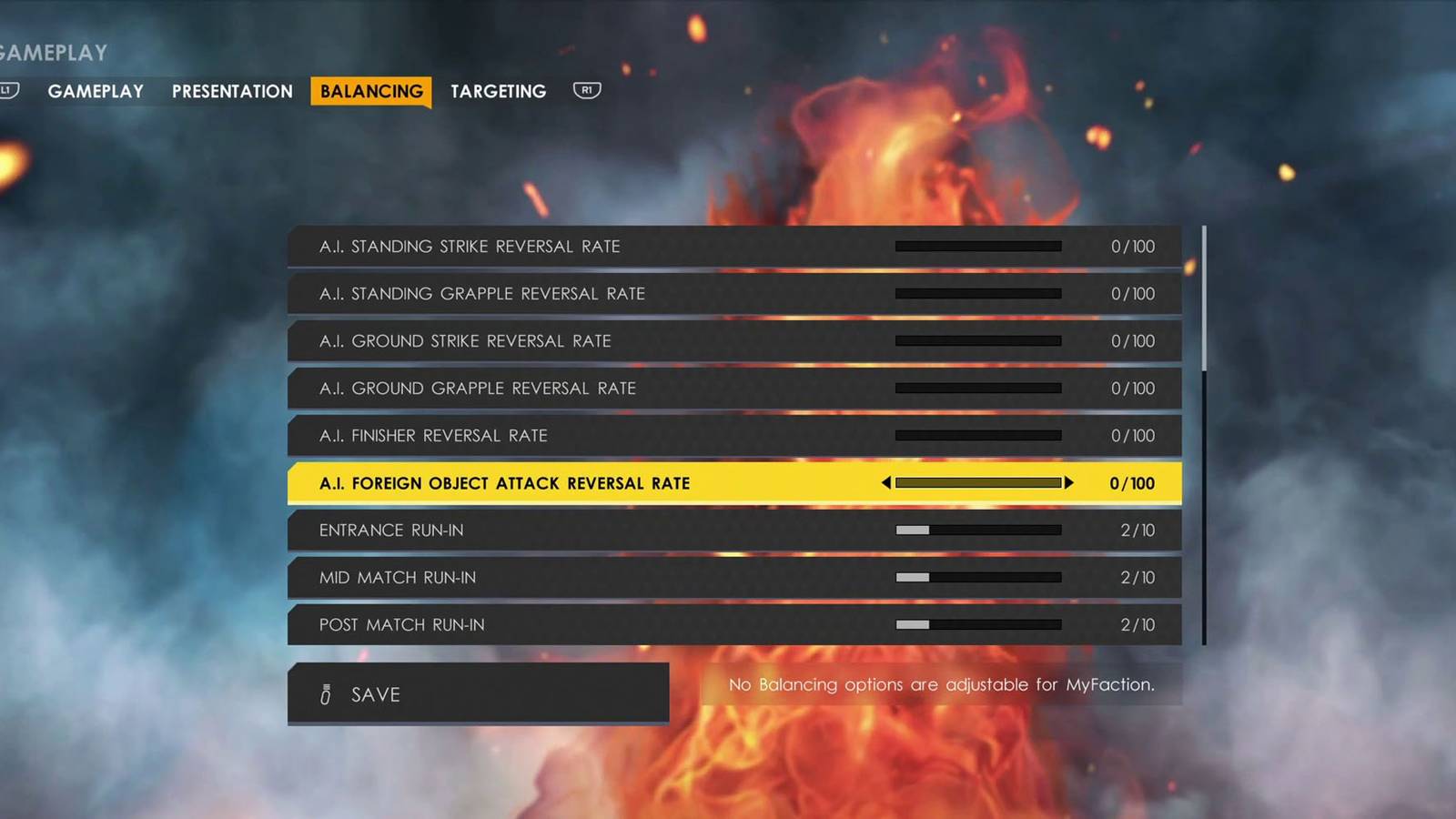Viewport: 1456px width, 819px height.
Task: Switch to the PRESENTATION tab
Action: pyautogui.click(x=230, y=91)
